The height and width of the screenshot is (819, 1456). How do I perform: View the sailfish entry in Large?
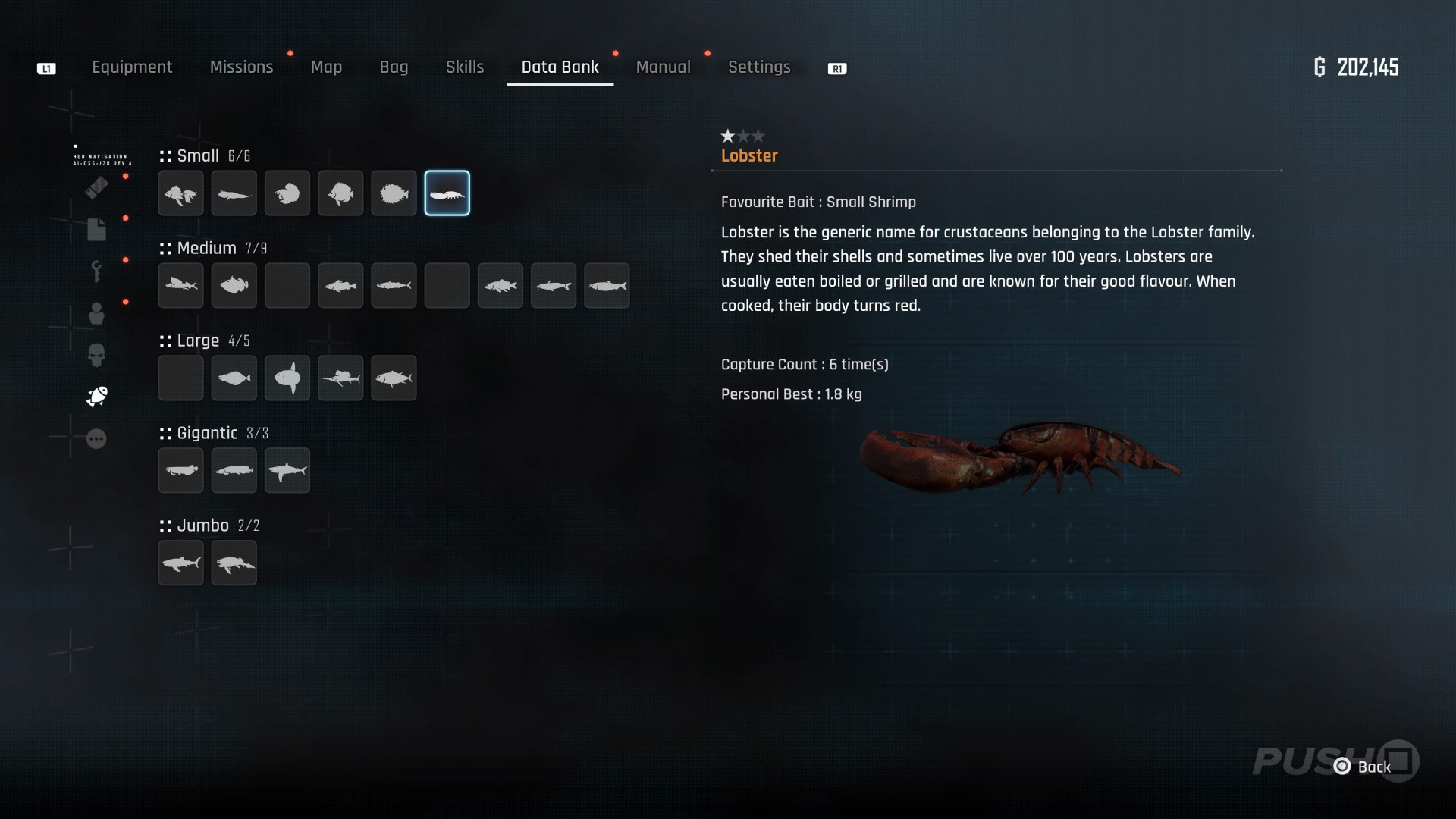click(x=340, y=378)
